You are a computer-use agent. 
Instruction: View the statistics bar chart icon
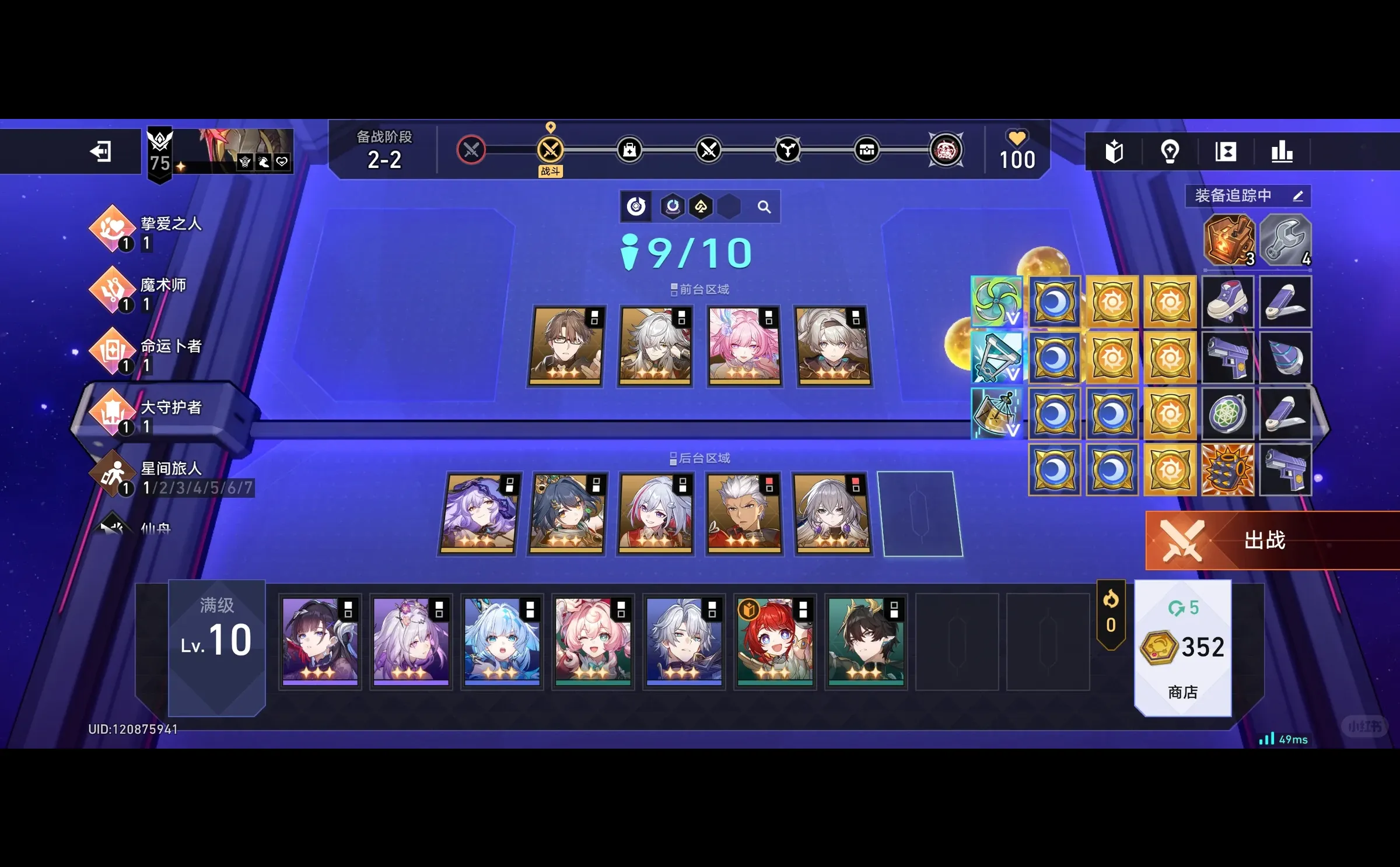(x=1282, y=151)
